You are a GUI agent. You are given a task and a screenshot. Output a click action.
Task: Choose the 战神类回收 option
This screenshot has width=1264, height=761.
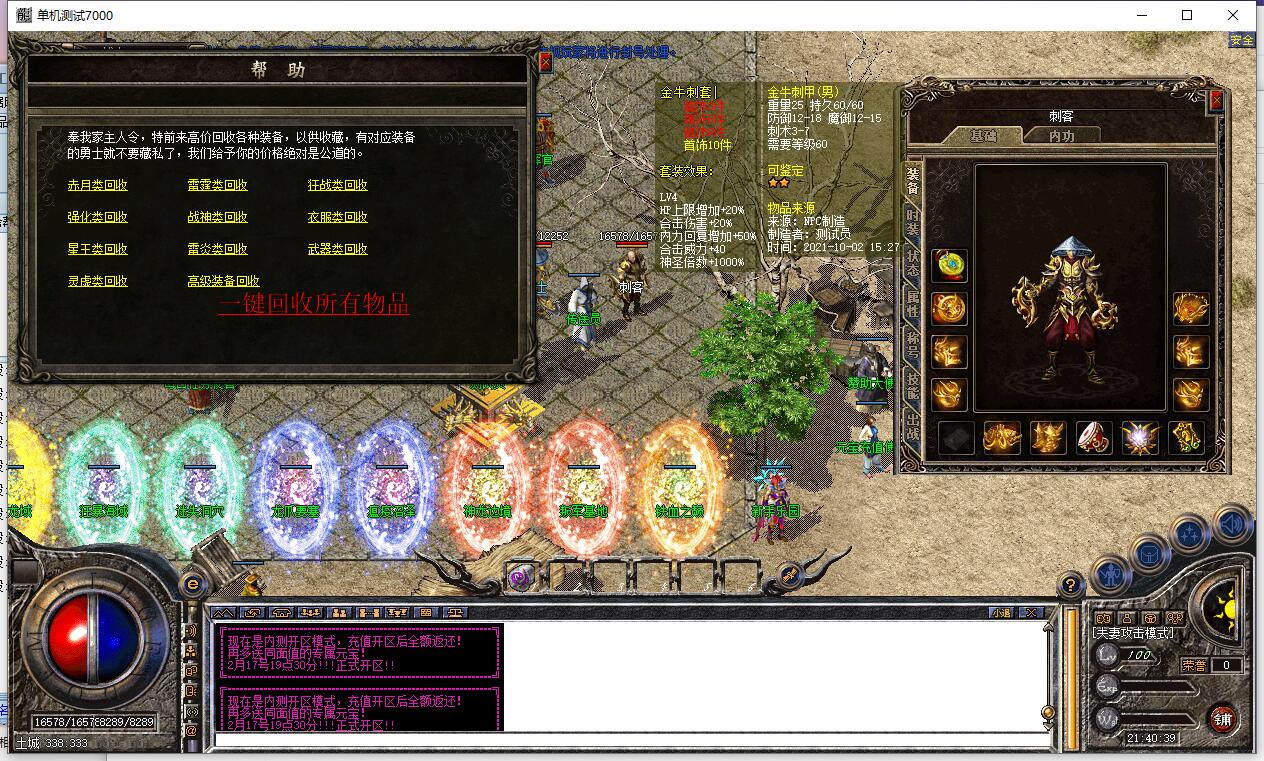click(217, 217)
